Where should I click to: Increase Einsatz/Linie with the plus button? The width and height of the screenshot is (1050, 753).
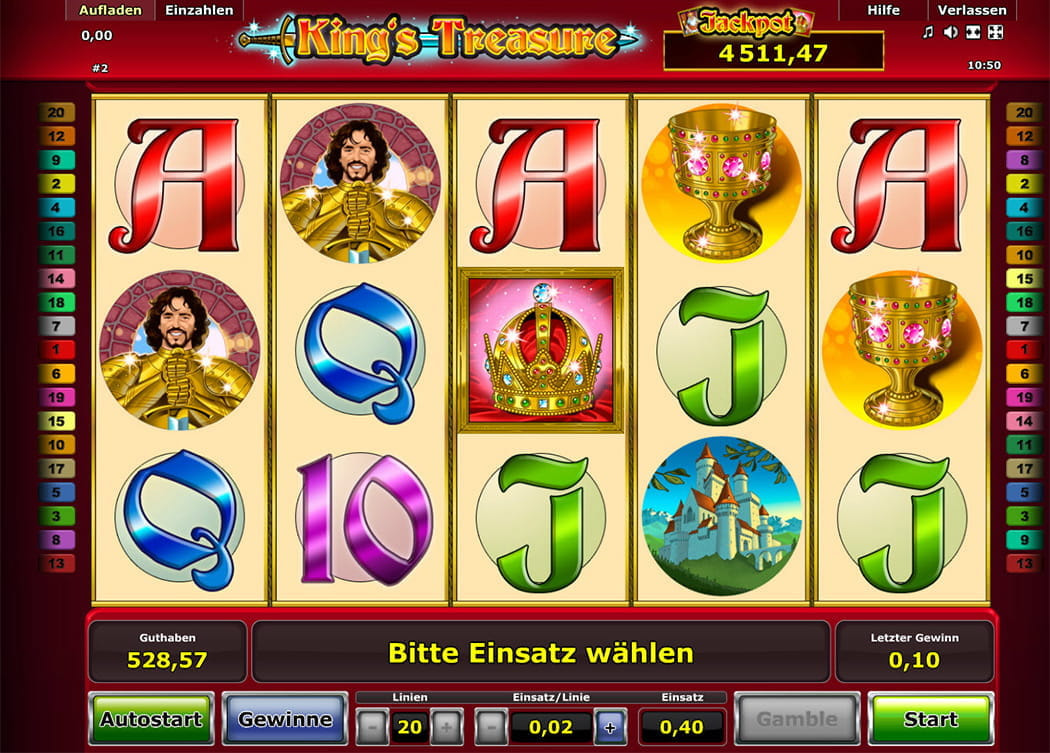pyautogui.click(x=610, y=726)
